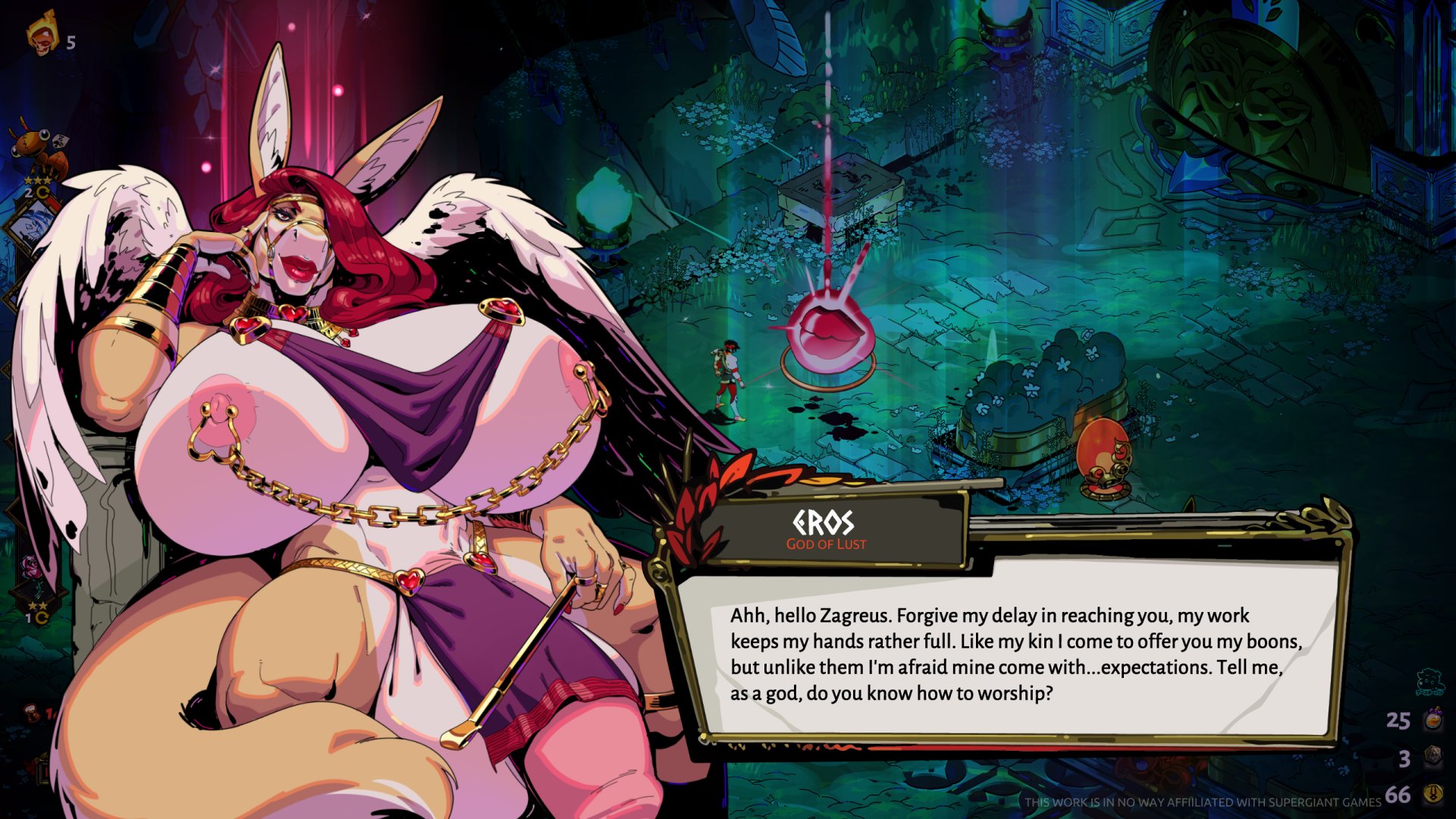
Task: Click the gold obol coin icon
Action: [1432, 794]
